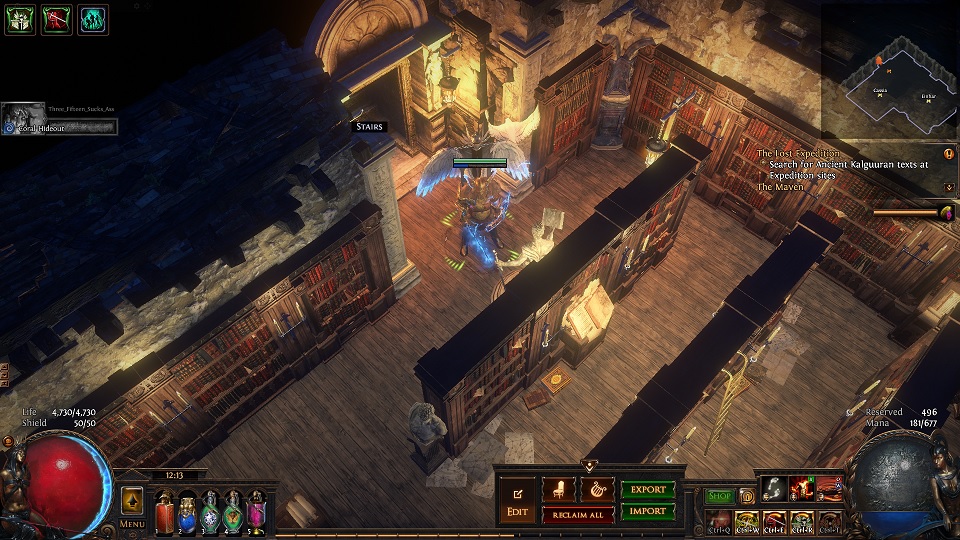
Task: Reclaim all hideout decorations
Action: click(577, 514)
